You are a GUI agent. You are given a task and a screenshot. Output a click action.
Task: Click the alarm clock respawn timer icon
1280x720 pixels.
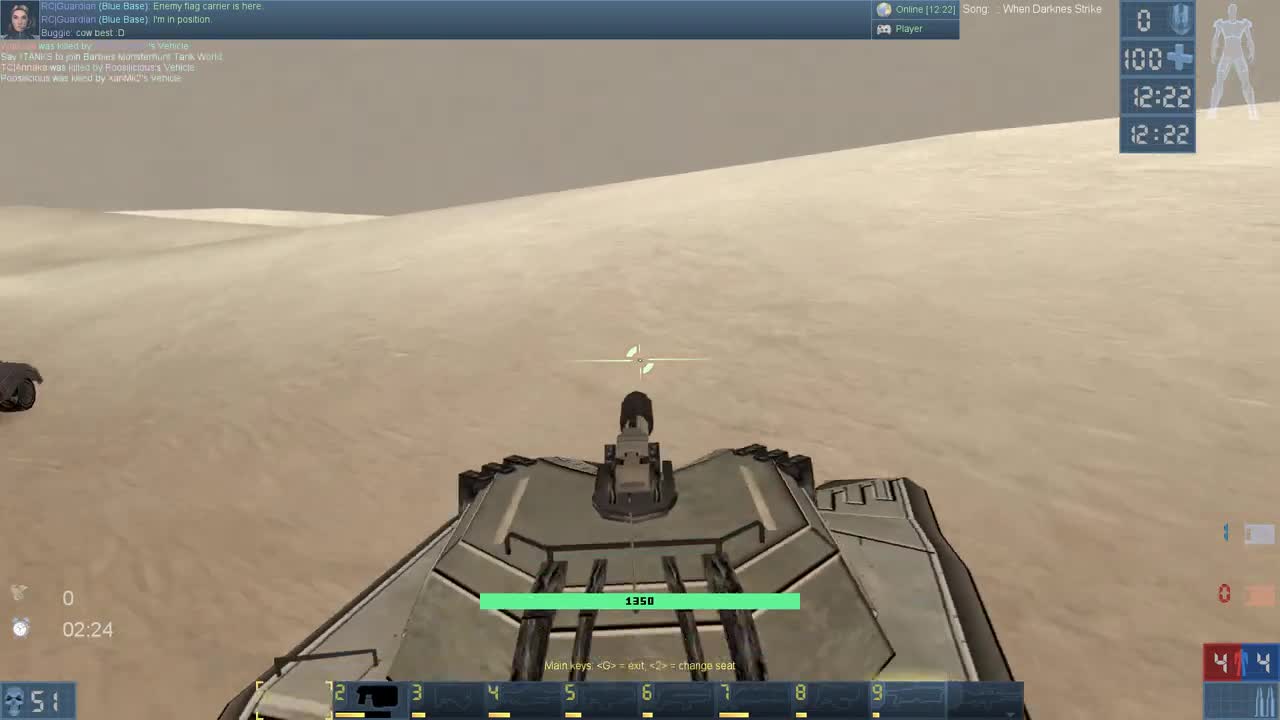click(x=20, y=629)
